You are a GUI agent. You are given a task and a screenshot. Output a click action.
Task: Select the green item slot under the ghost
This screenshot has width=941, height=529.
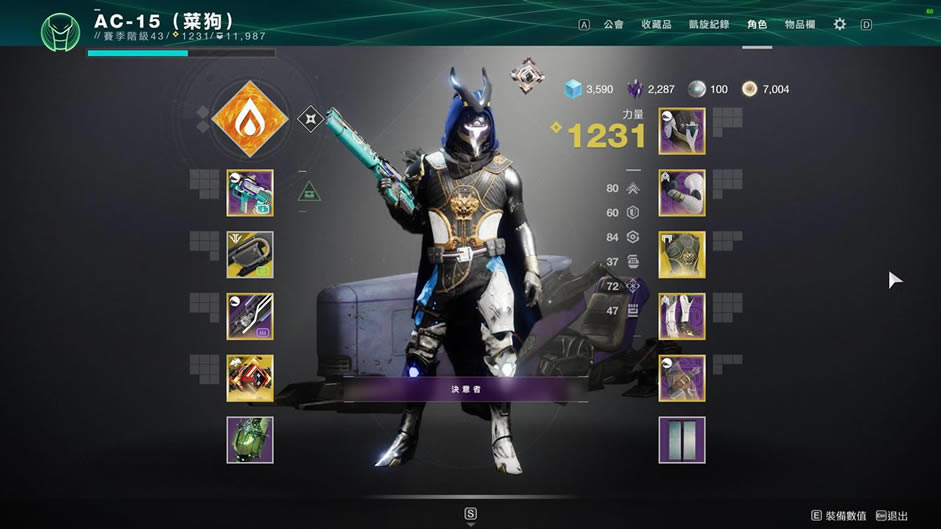tap(250, 440)
